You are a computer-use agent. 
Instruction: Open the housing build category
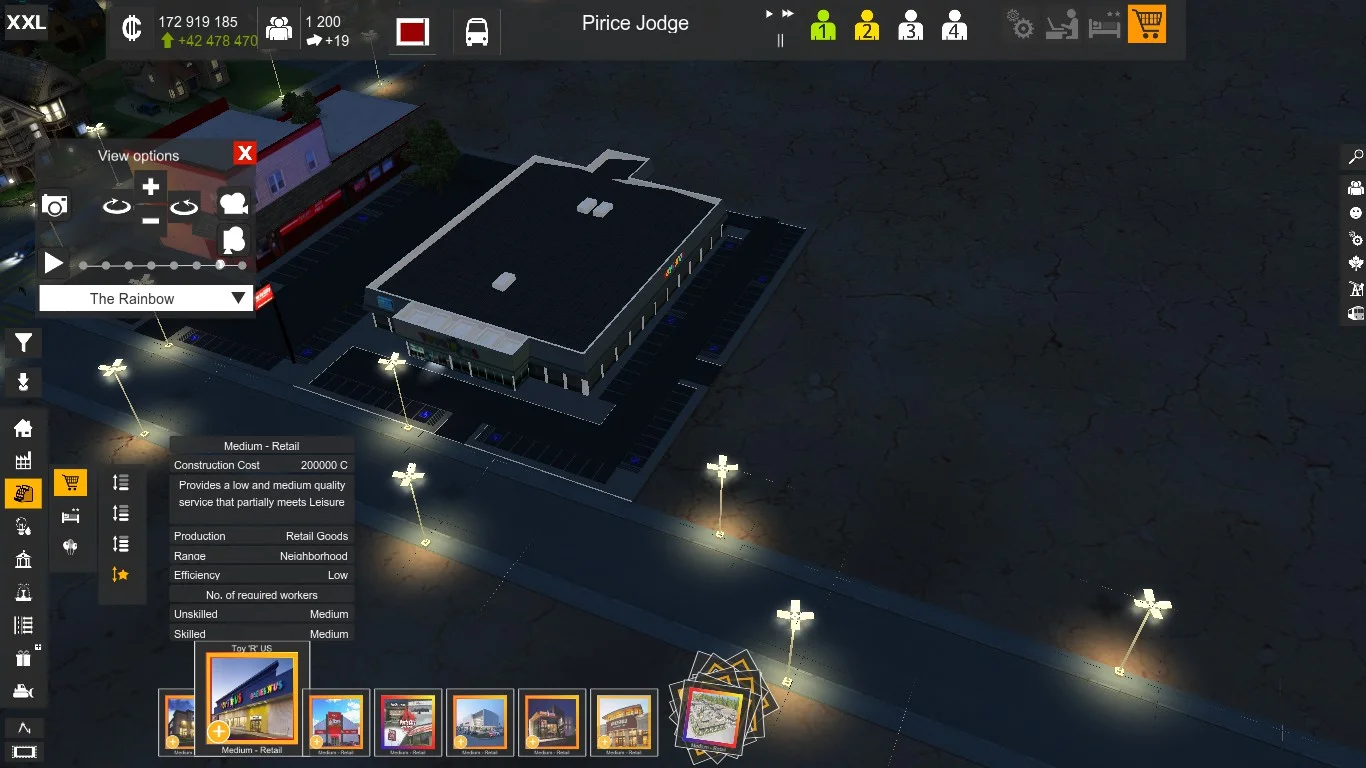pyautogui.click(x=23, y=428)
